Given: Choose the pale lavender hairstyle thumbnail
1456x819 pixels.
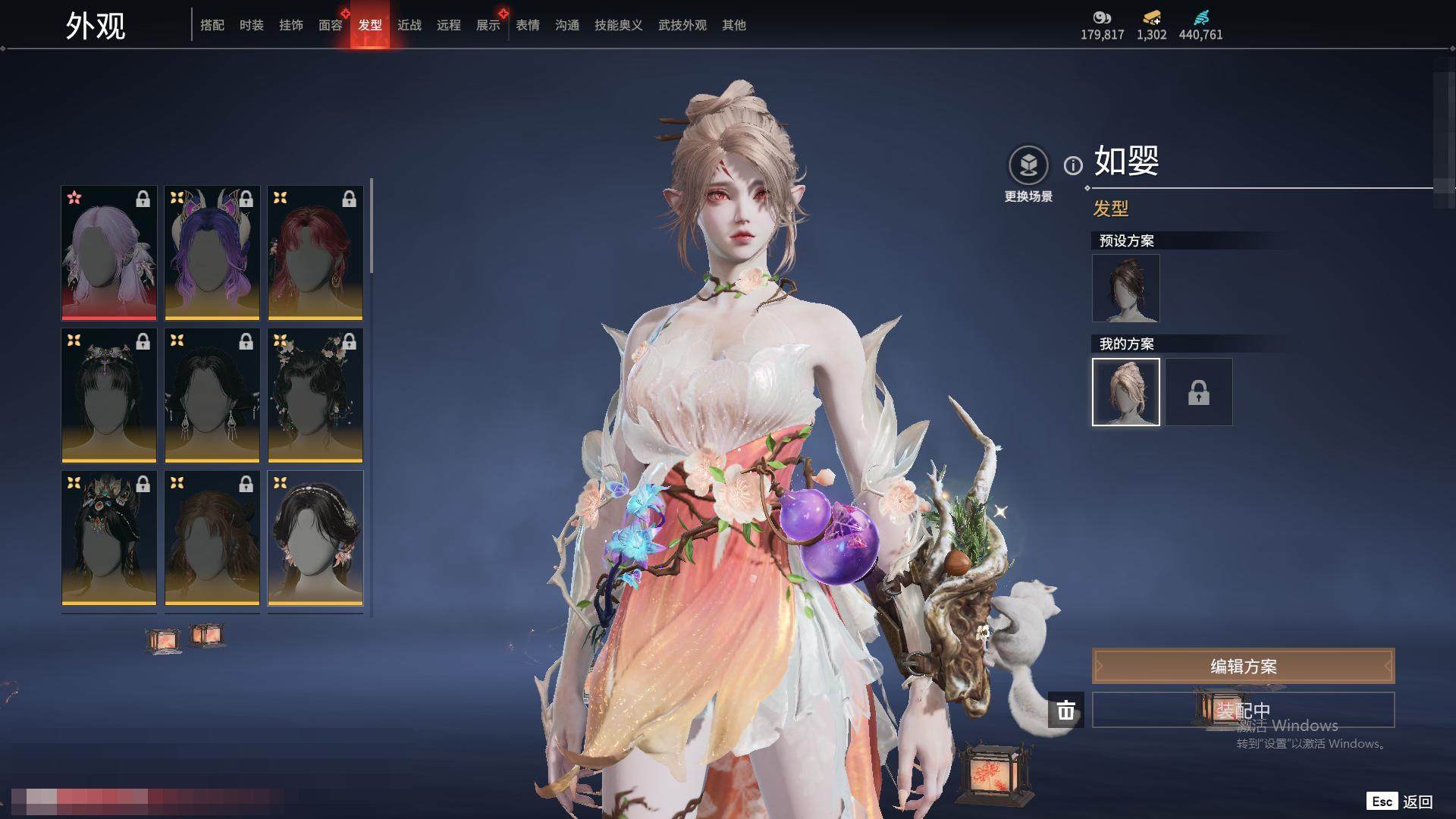Looking at the screenshot, I should (x=109, y=253).
